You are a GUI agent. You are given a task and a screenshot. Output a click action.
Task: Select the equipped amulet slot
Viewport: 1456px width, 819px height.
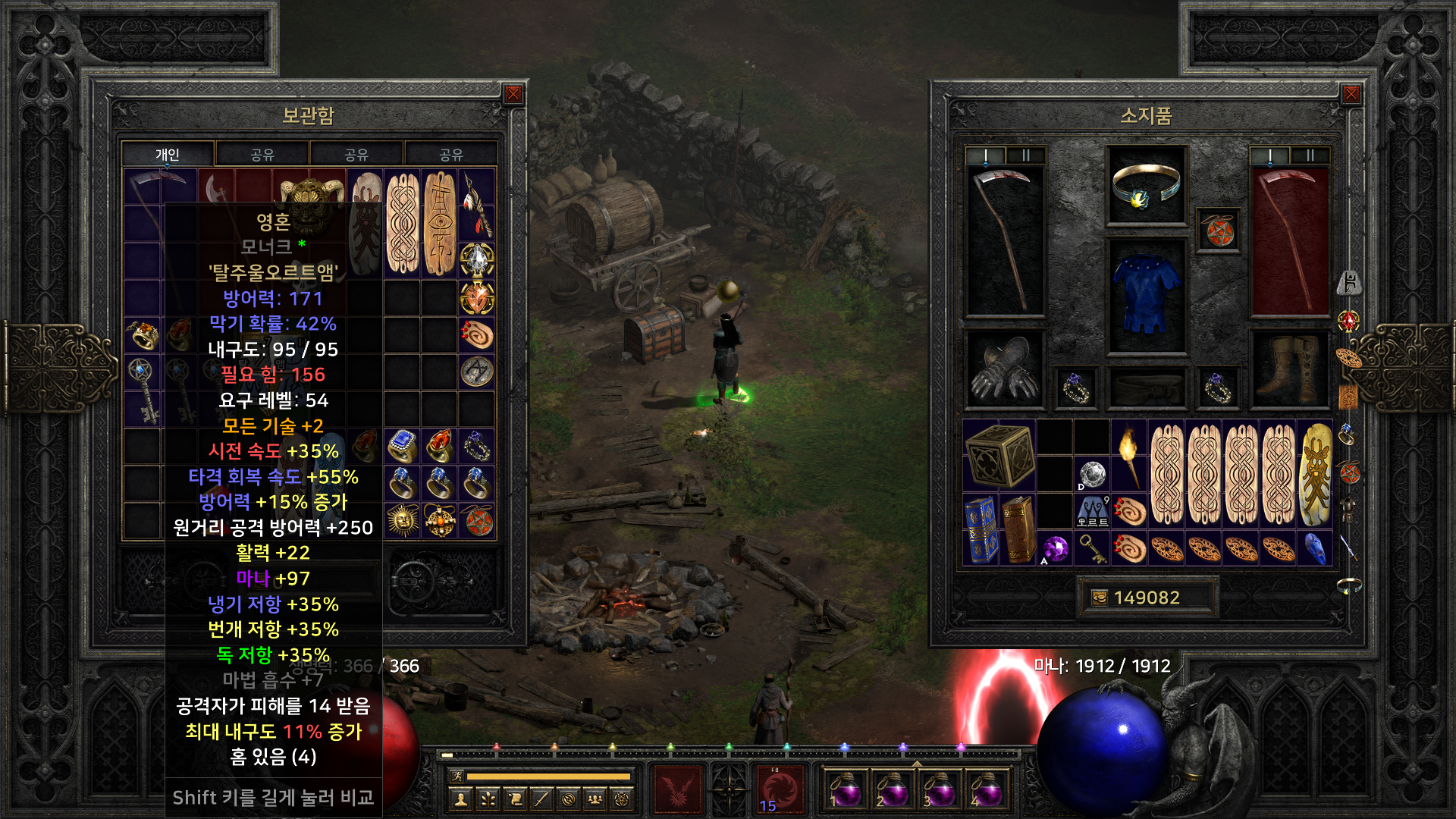coord(1218,230)
